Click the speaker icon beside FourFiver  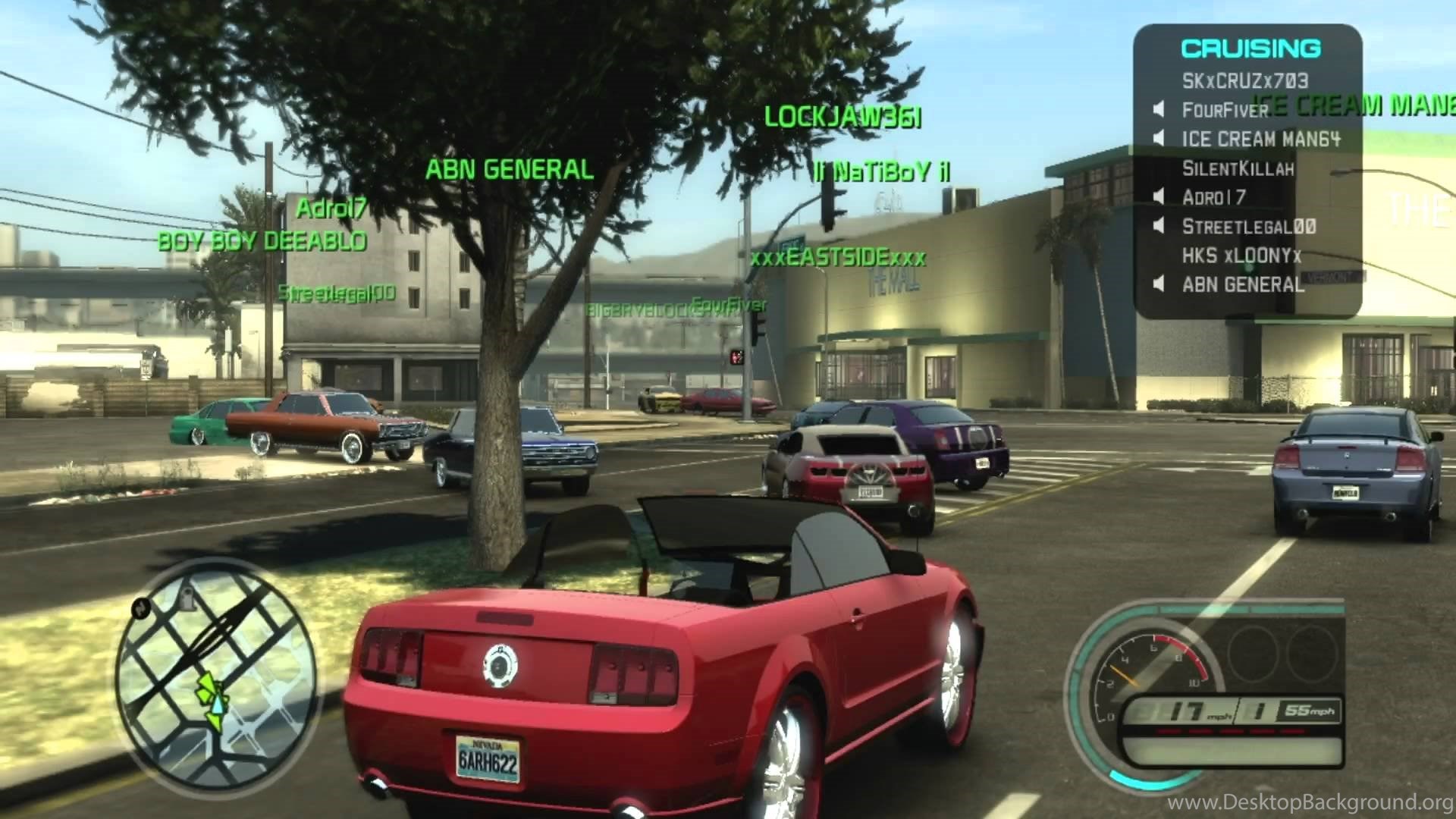tap(1158, 111)
